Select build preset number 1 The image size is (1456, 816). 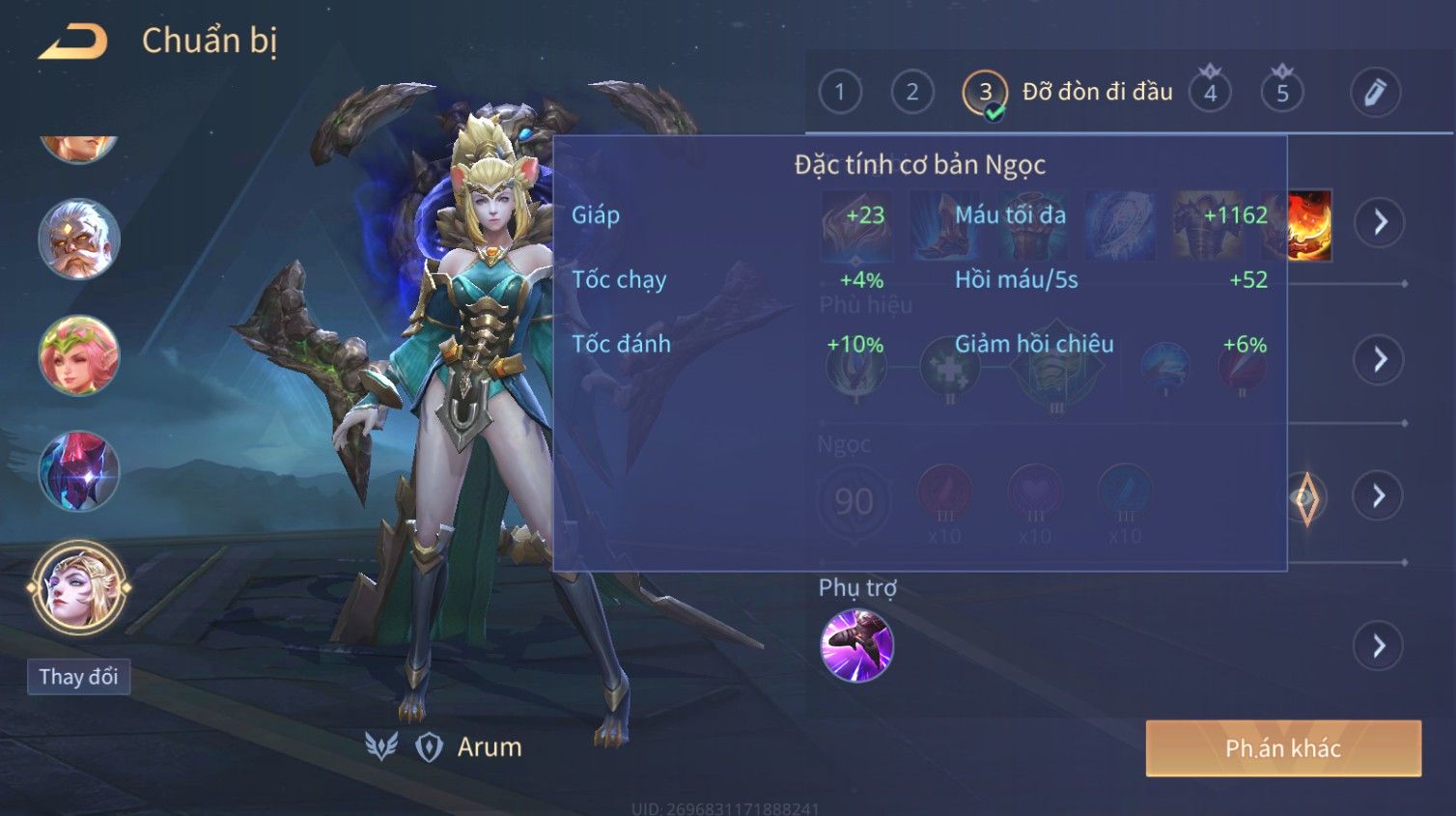point(839,93)
